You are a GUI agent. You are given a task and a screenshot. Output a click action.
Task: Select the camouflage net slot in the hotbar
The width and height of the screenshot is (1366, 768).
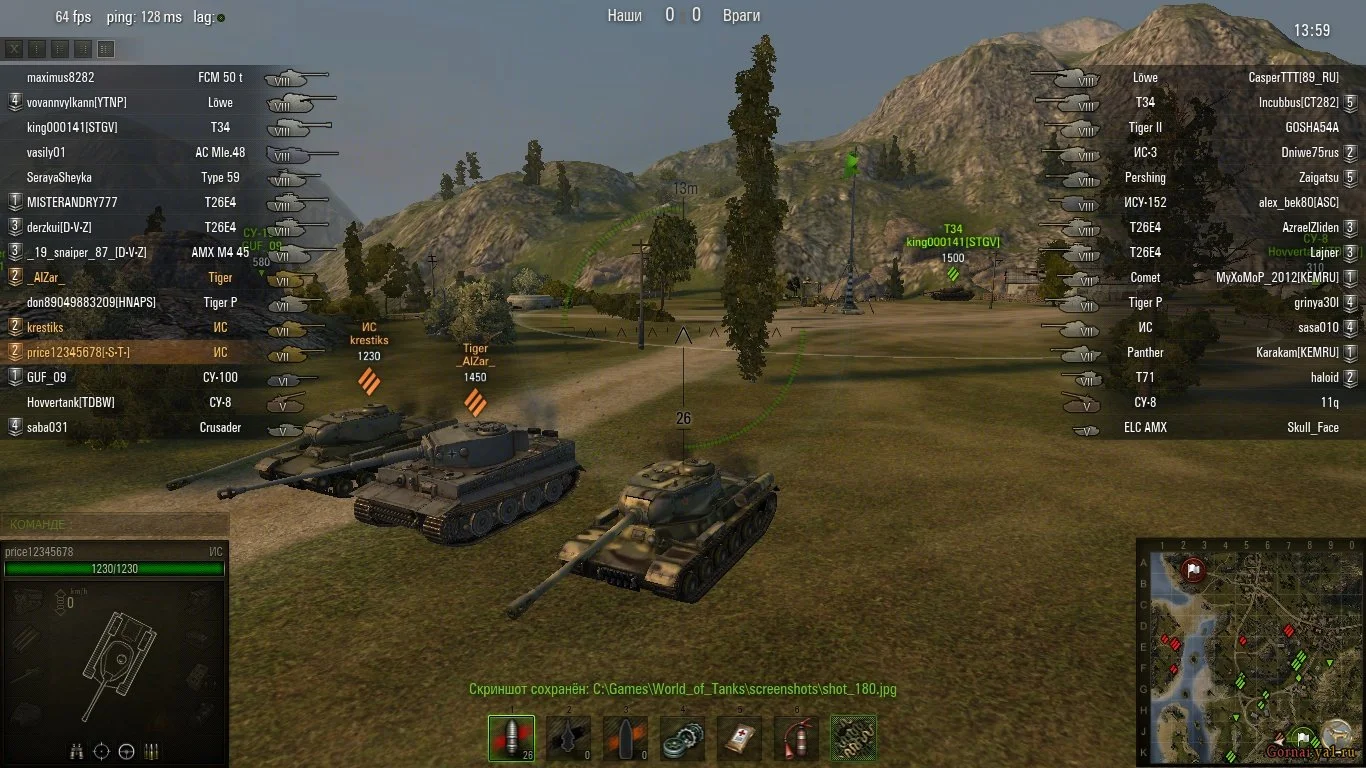click(x=854, y=738)
